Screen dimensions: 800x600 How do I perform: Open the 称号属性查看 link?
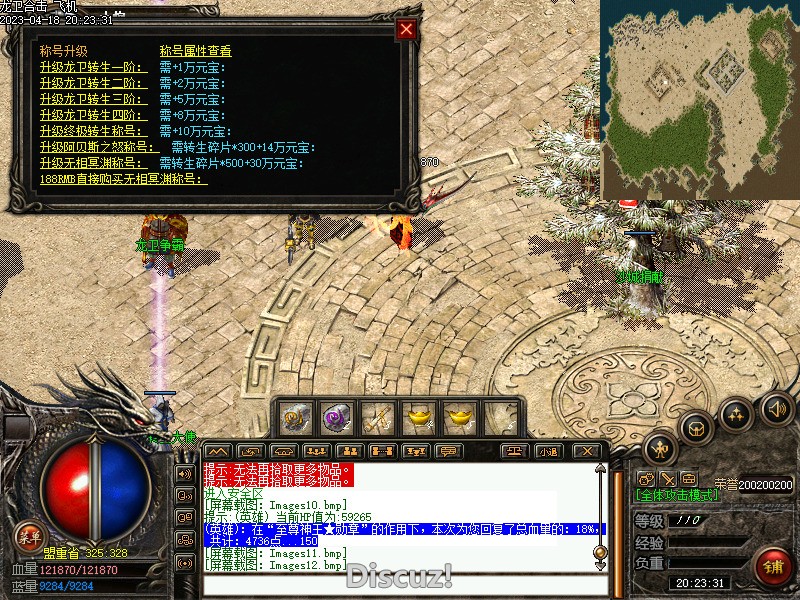click(196, 51)
